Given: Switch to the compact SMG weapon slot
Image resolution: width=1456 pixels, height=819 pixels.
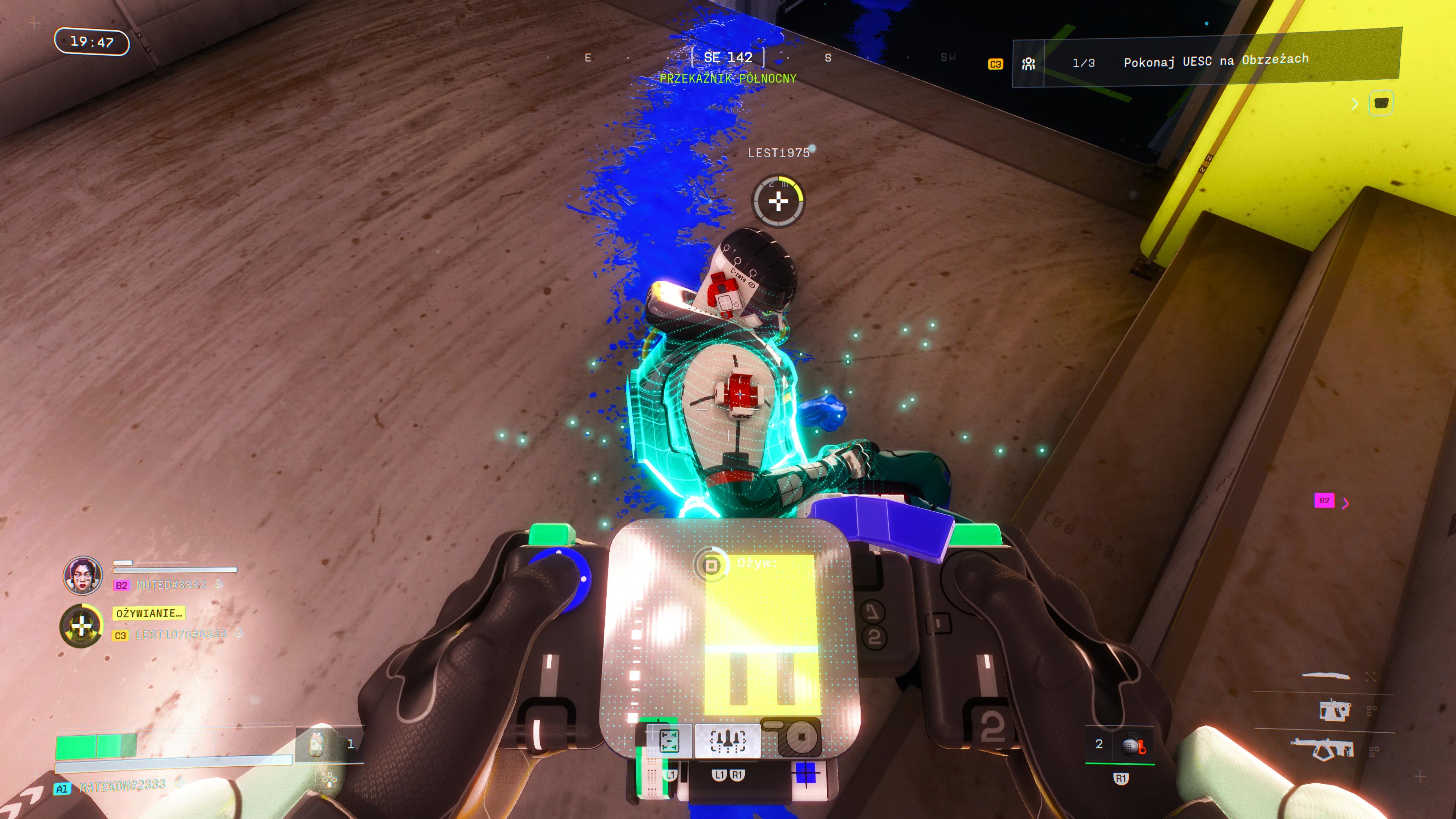Looking at the screenshot, I should tap(1335, 710).
